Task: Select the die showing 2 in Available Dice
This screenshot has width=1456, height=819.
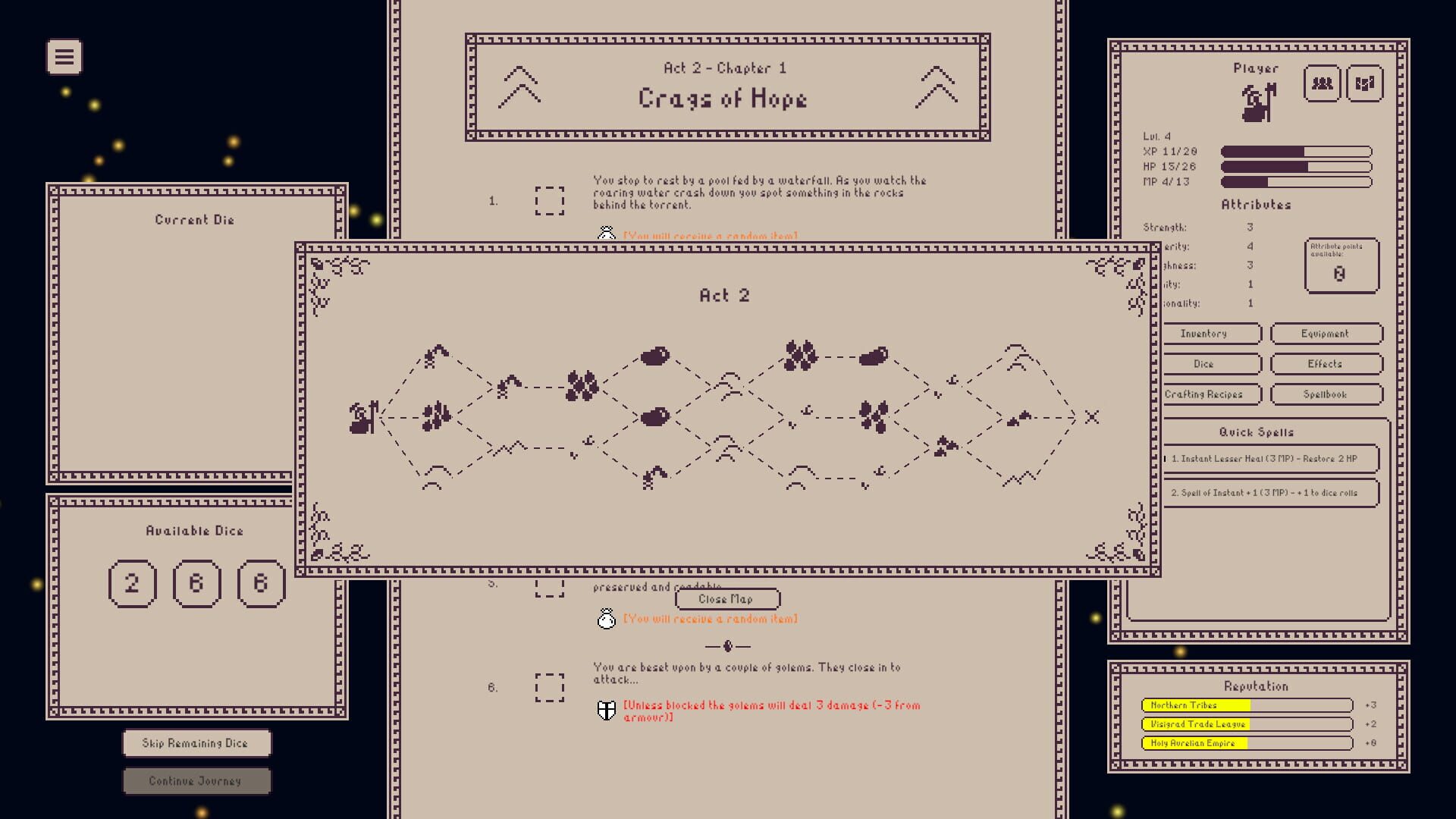Action: [133, 584]
